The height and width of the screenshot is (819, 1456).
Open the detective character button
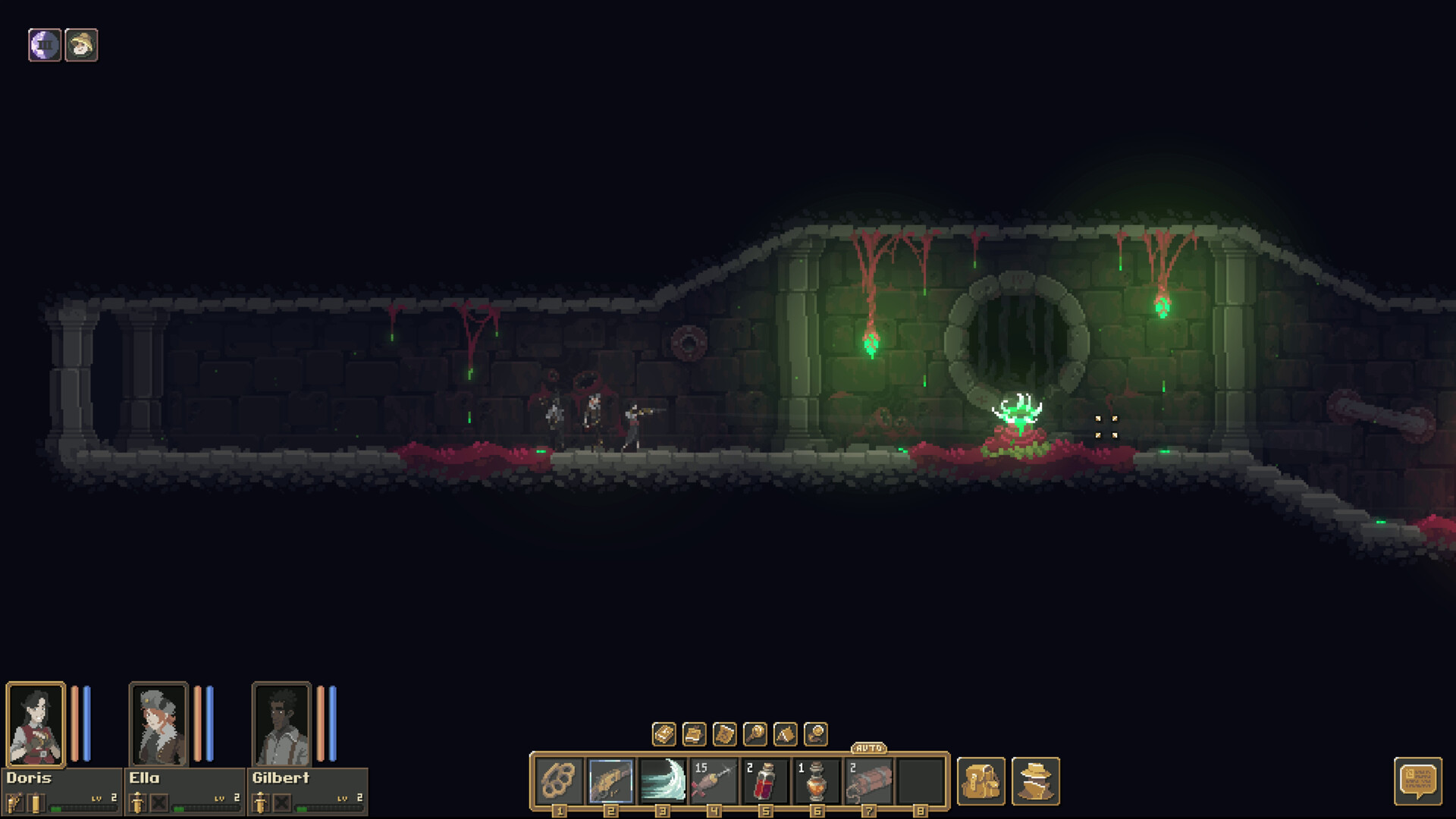[x=1035, y=781]
